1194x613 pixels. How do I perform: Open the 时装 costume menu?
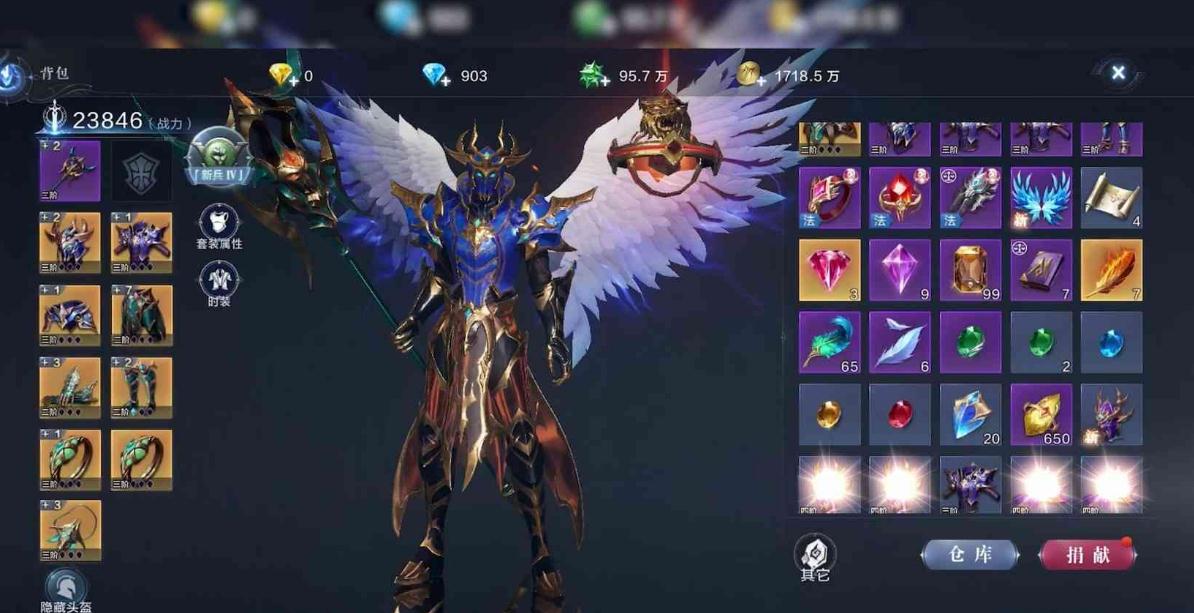(219, 283)
